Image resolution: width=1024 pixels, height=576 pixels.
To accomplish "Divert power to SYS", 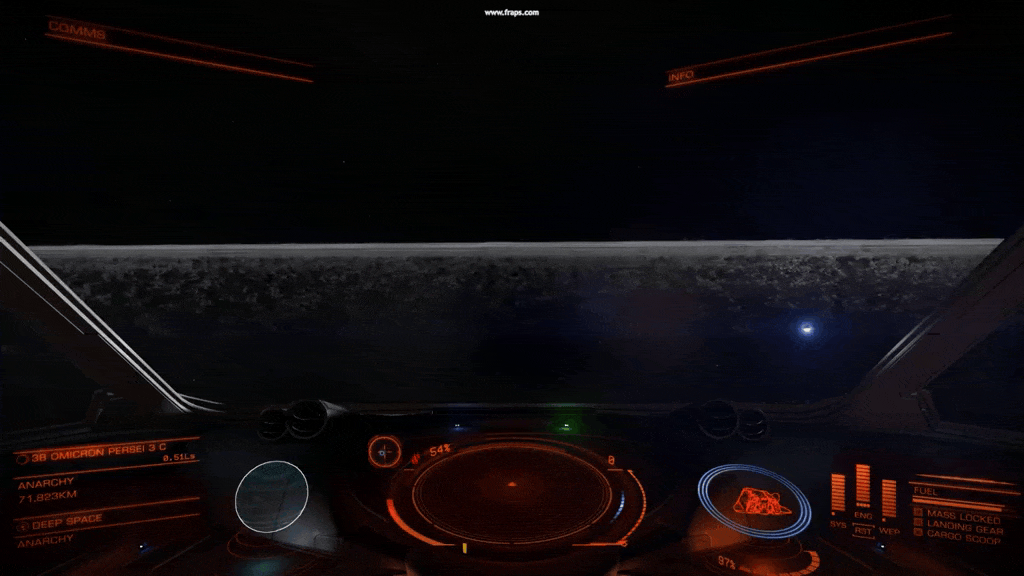I will (x=838, y=523).
